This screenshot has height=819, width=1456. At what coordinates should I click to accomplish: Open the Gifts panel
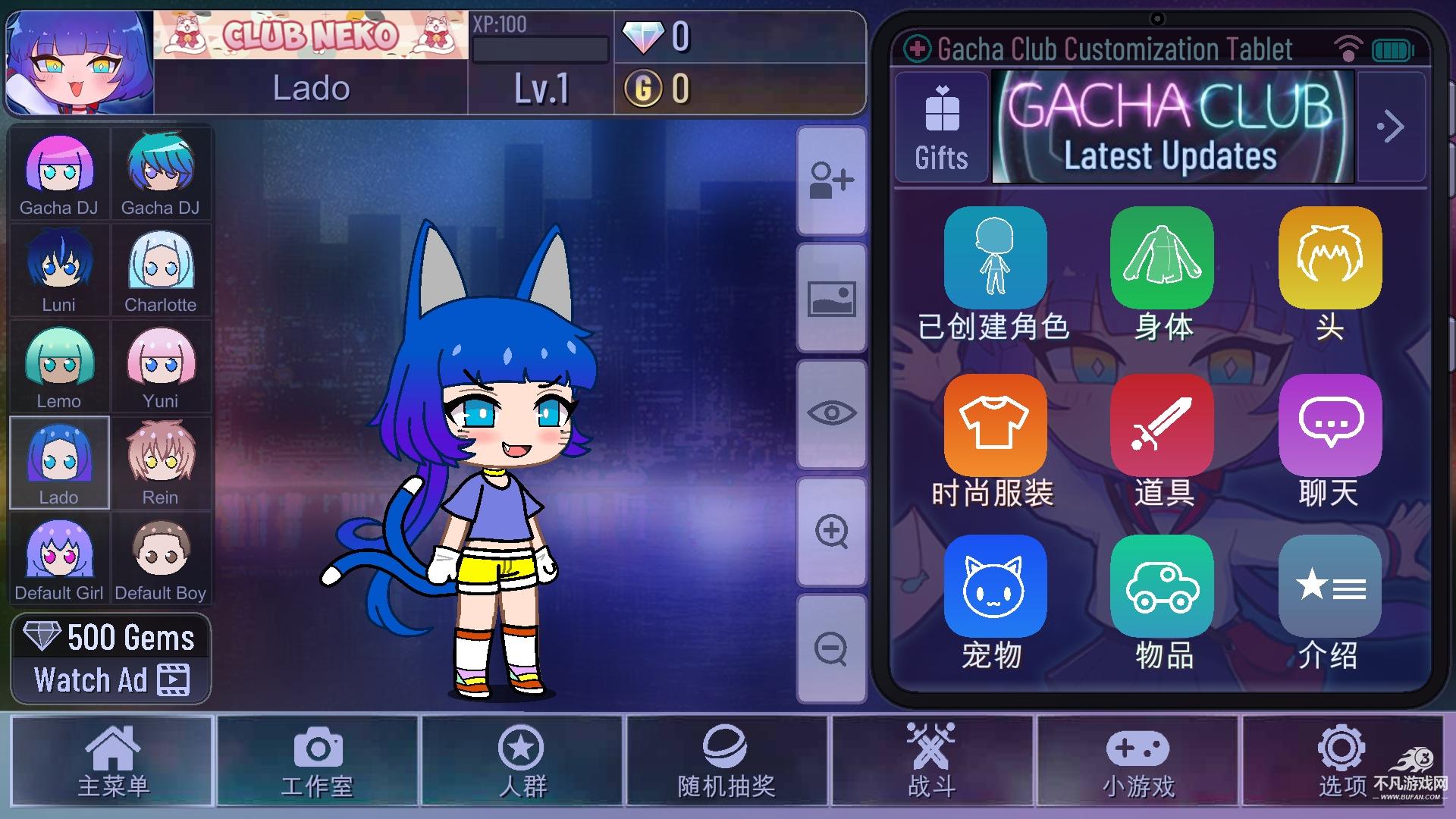pyautogui.click(x=940, y=127)
